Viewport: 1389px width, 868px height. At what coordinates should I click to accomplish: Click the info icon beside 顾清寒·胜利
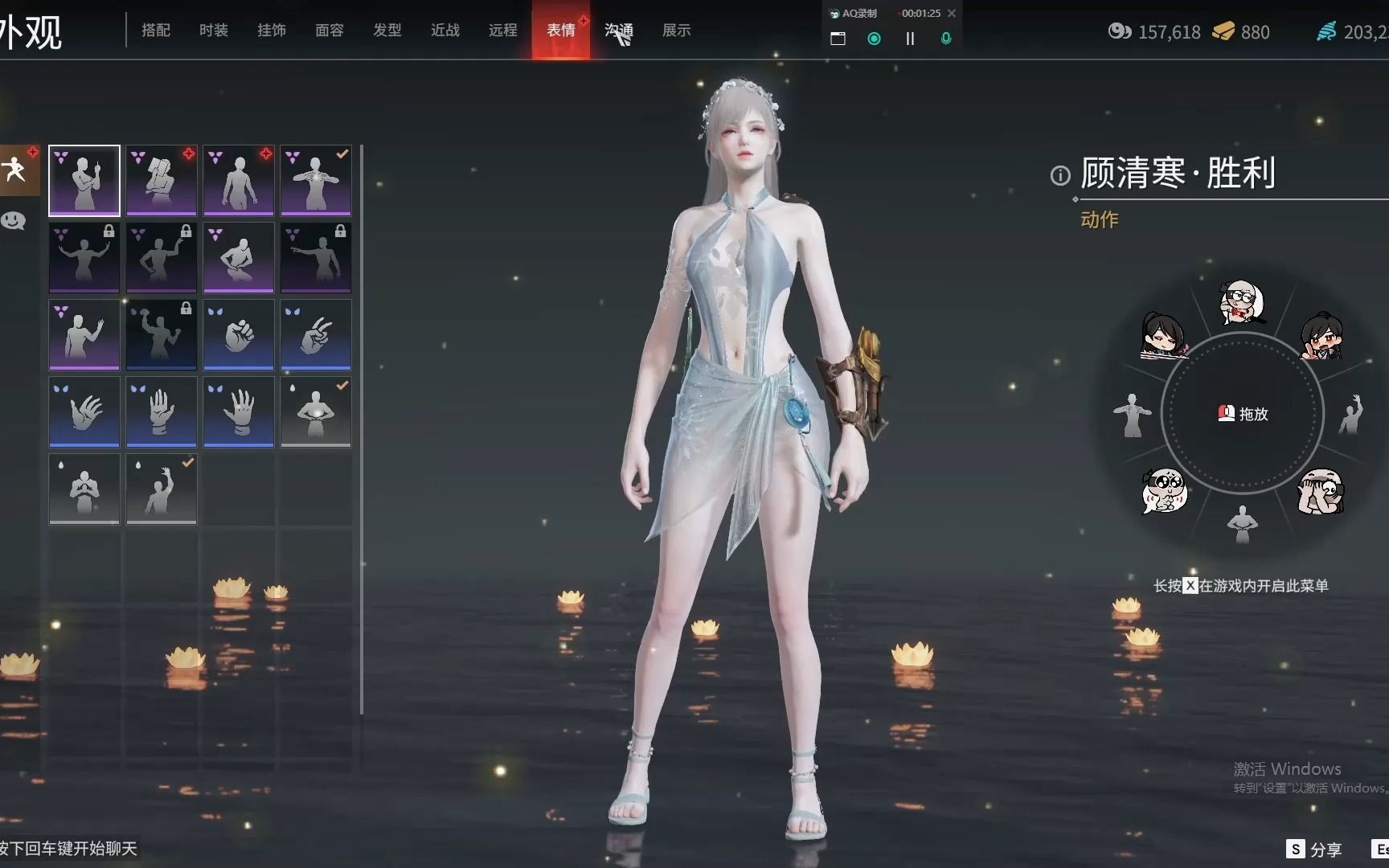[x=1059, y=175]
